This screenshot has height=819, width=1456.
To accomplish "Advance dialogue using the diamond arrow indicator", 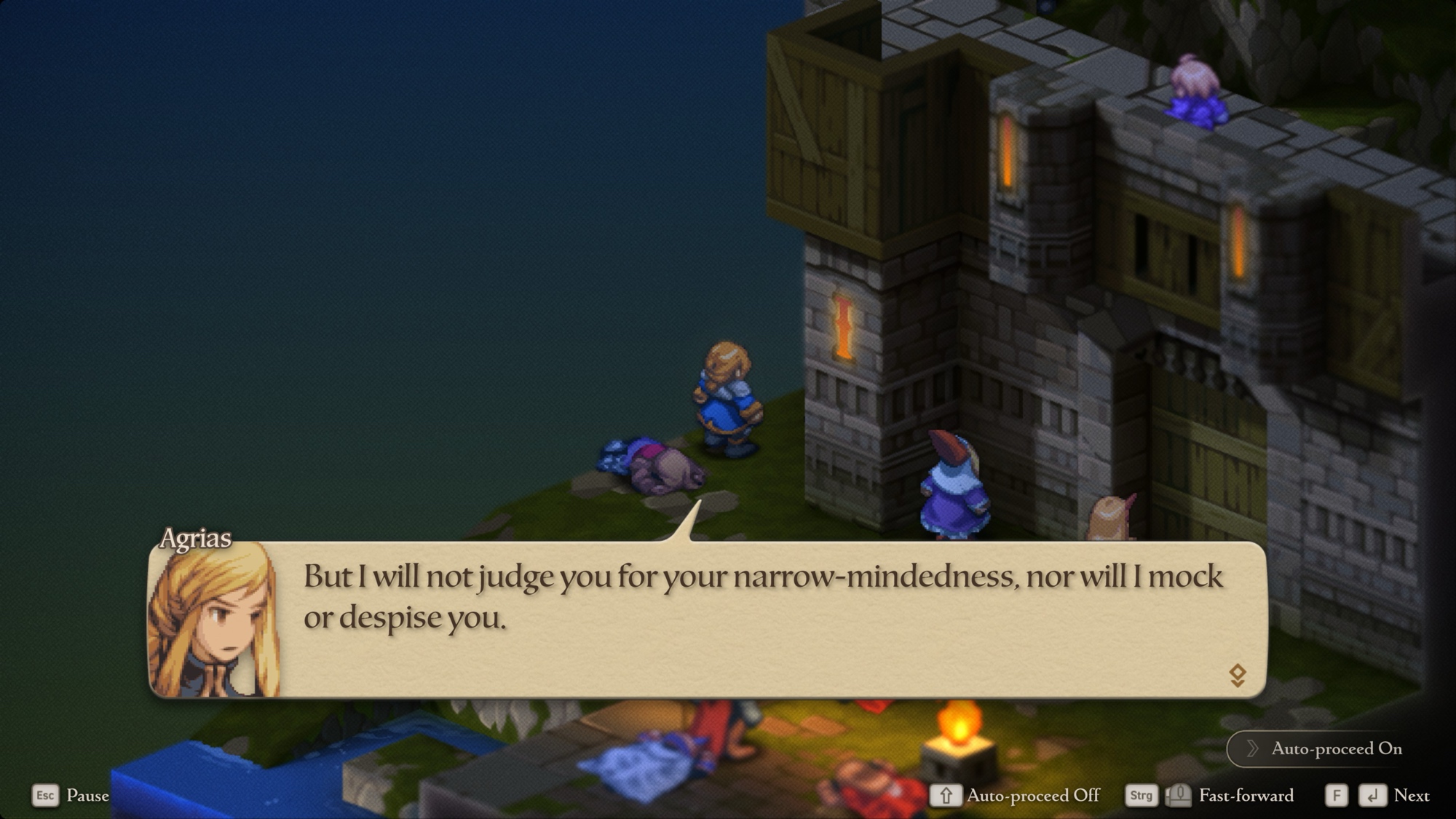I will 1237,675.
